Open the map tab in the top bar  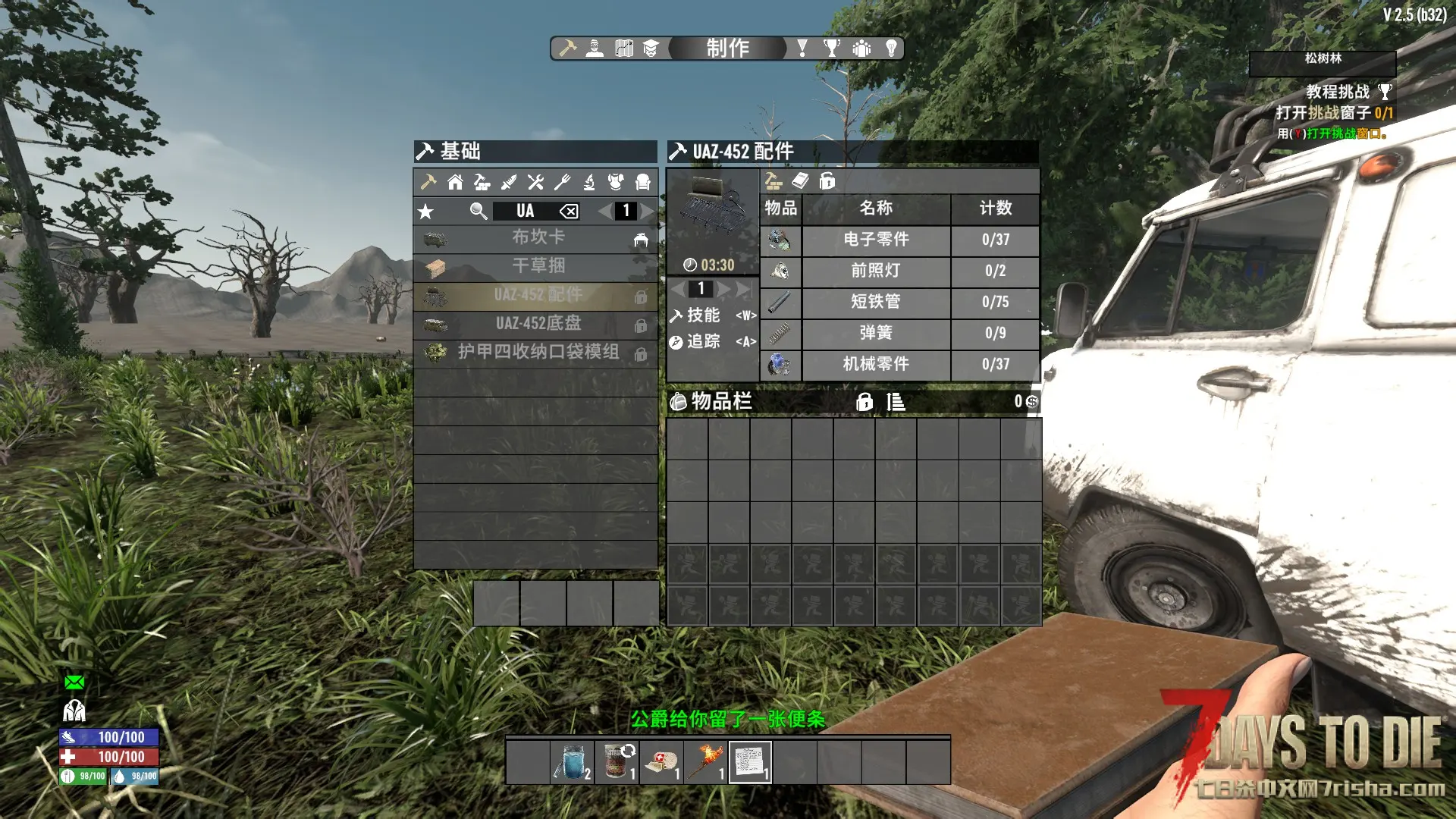pos(624,49)
